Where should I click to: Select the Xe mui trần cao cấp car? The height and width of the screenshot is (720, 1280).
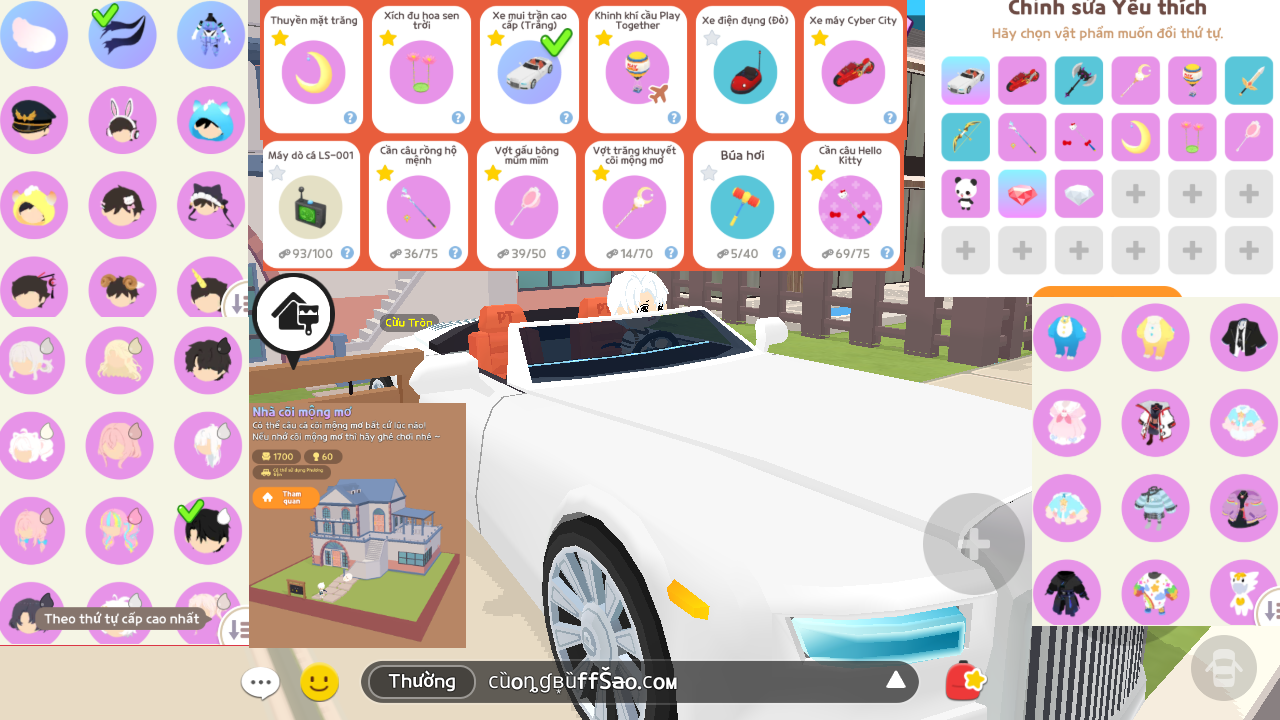[529, 71]
